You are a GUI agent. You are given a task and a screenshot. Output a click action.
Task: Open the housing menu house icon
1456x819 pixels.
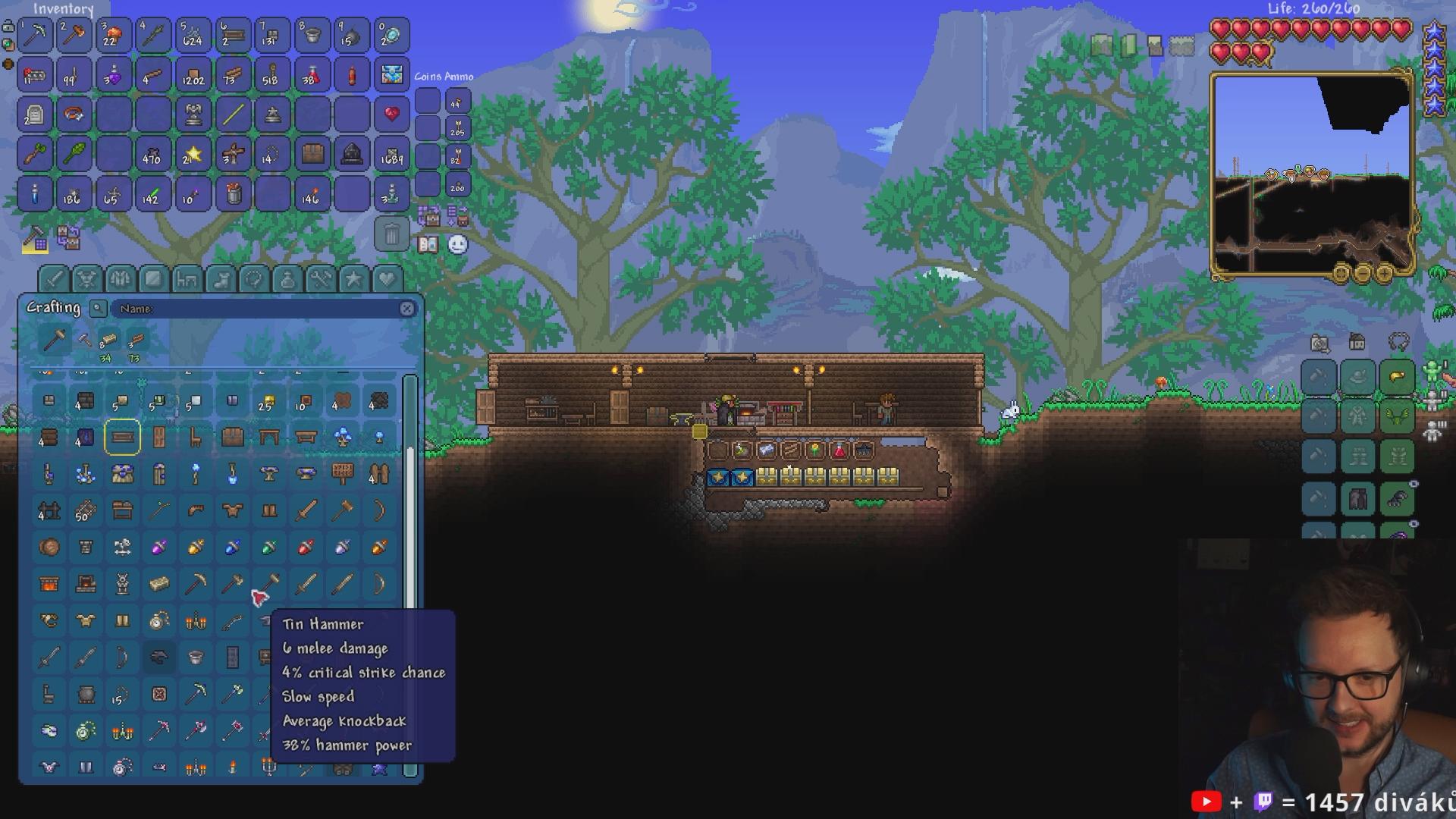coord(1357,343)
